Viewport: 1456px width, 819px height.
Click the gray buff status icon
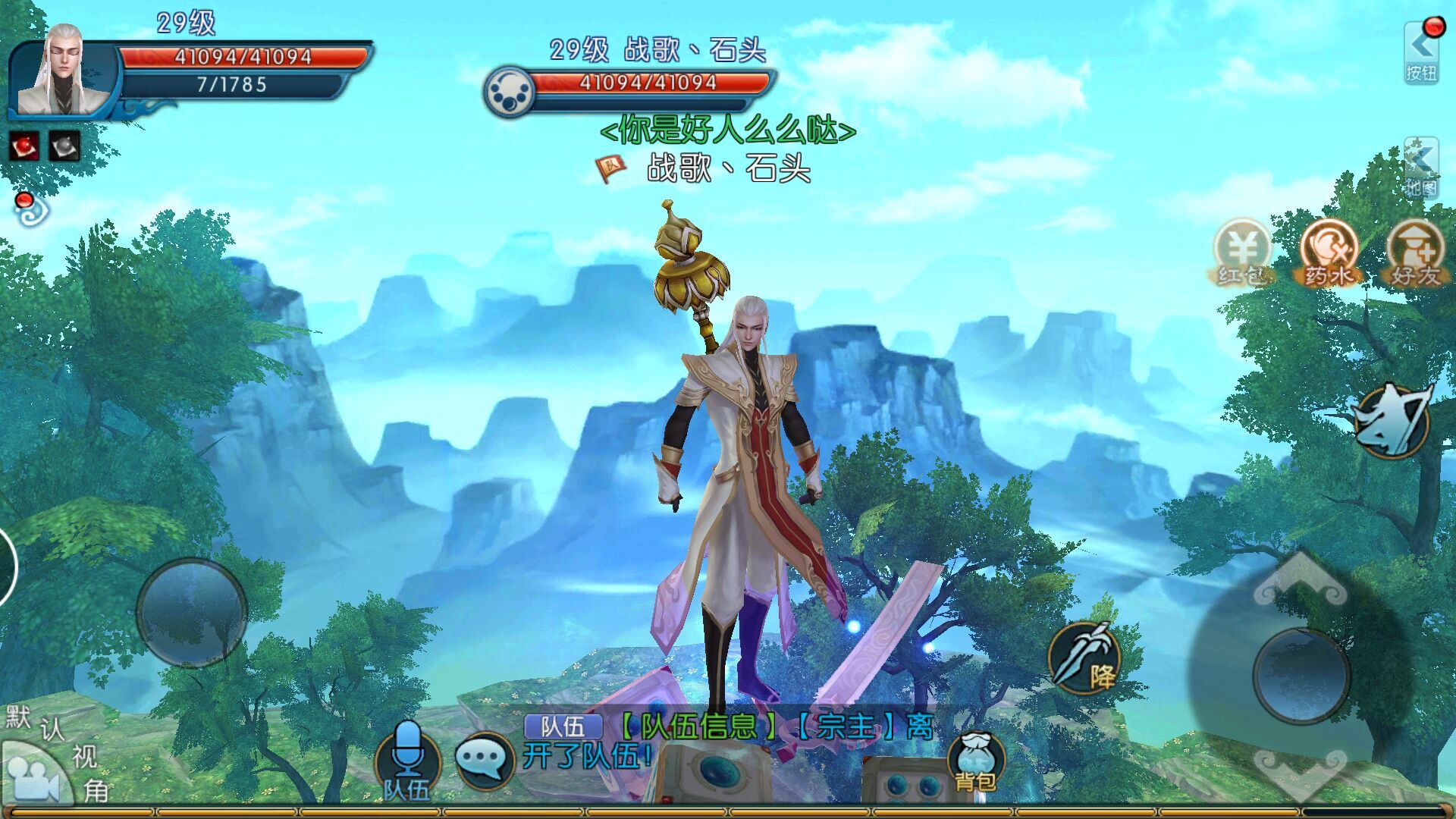(x=64, y=146)
